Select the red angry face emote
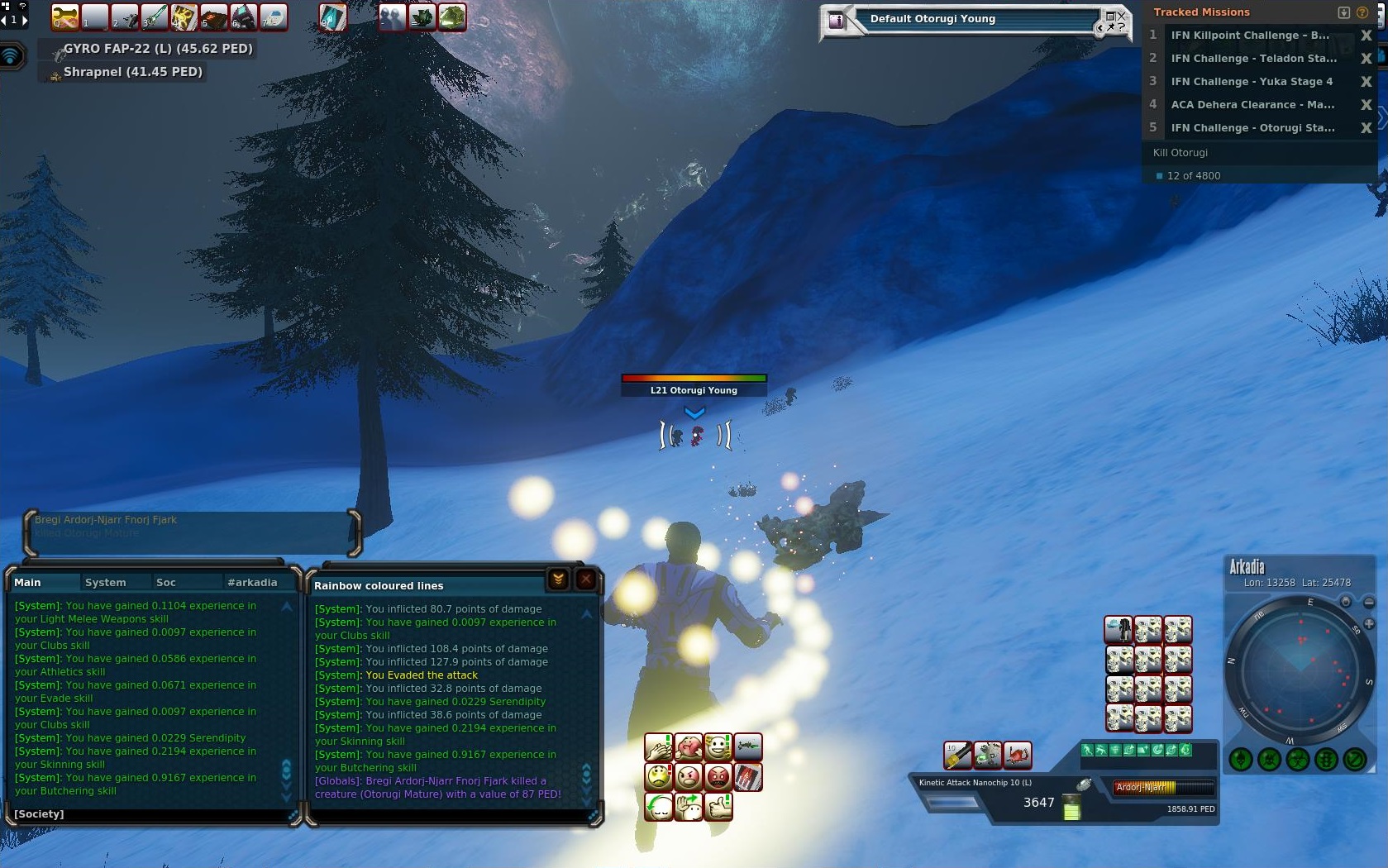 coord(718,777)
